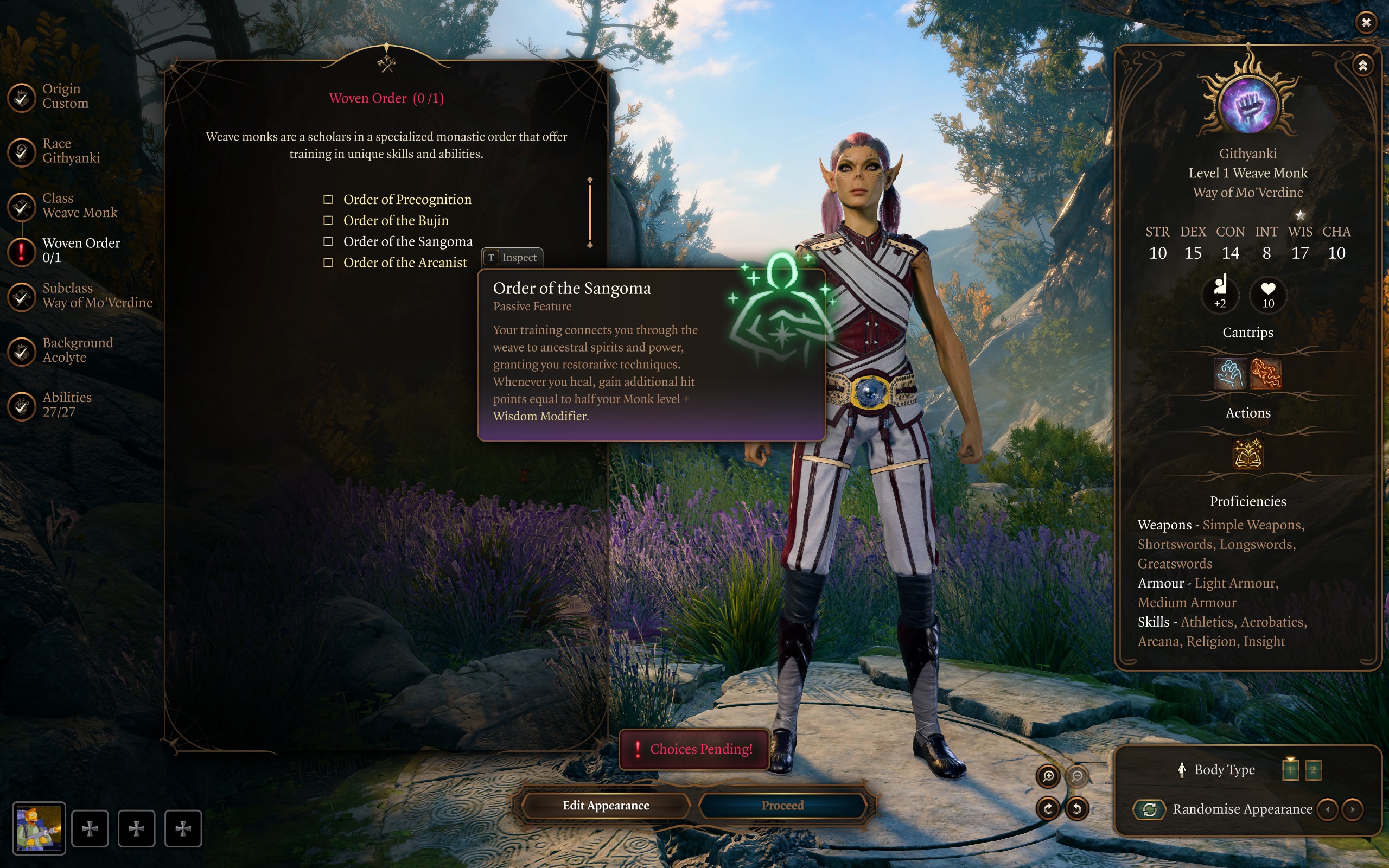Click the Randomise Appearance refresh button
Screen dimensions: 1389x868
coord(1149,809)
